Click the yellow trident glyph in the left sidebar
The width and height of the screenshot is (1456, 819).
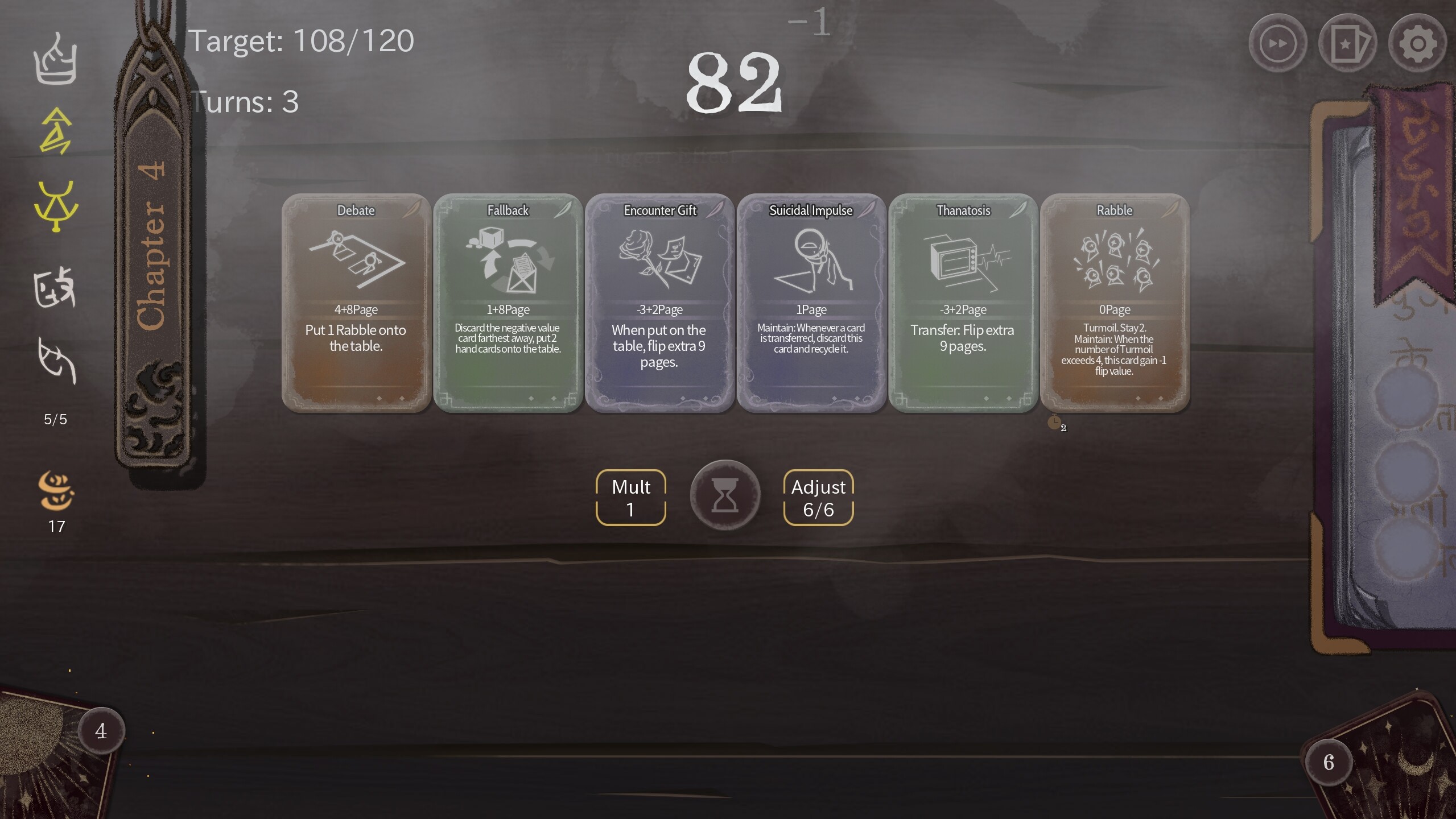55,208
